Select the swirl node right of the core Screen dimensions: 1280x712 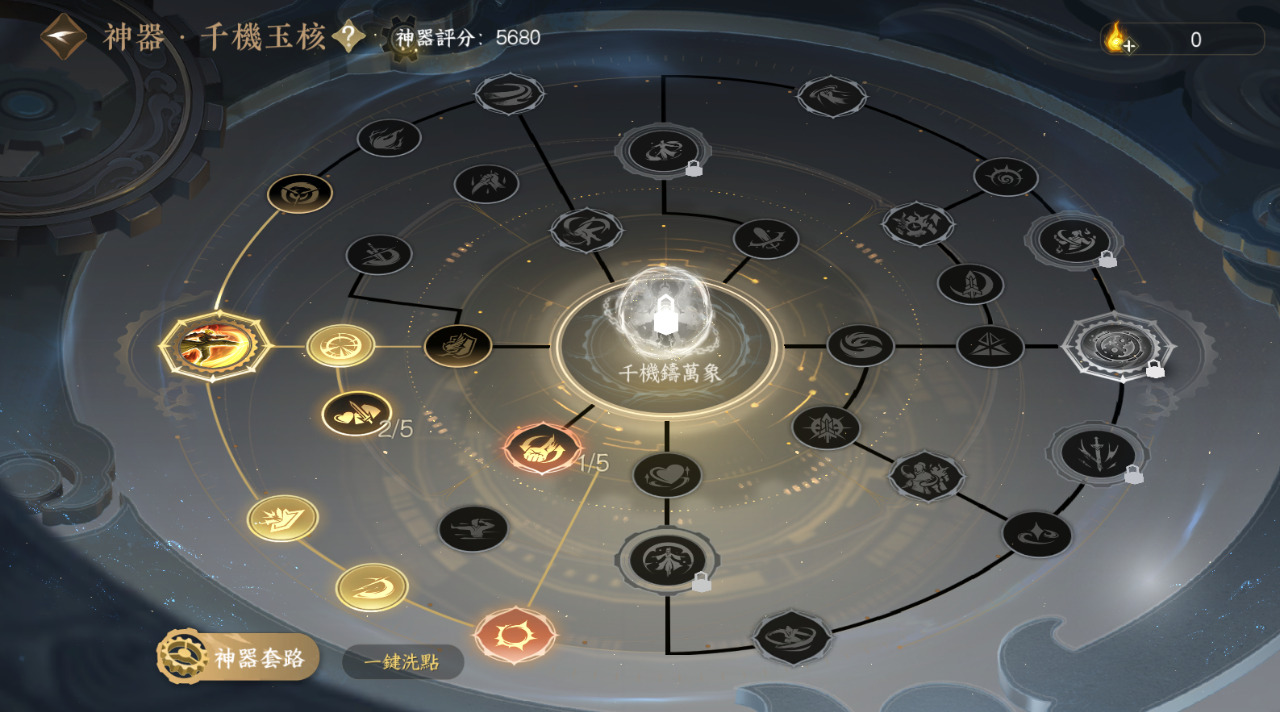click(x=860, y=345)
